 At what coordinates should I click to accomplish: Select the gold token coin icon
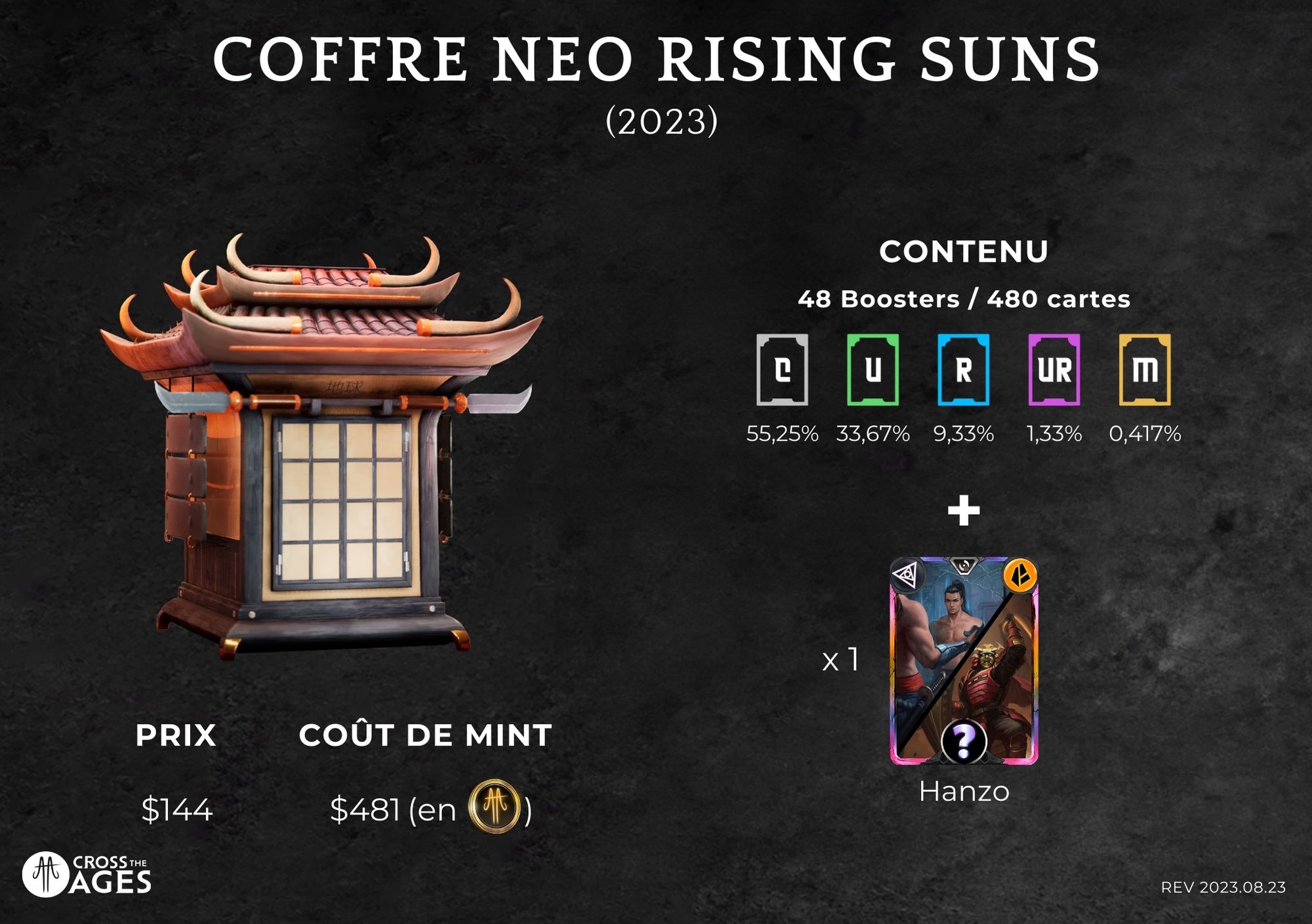(x=495, y=807)
